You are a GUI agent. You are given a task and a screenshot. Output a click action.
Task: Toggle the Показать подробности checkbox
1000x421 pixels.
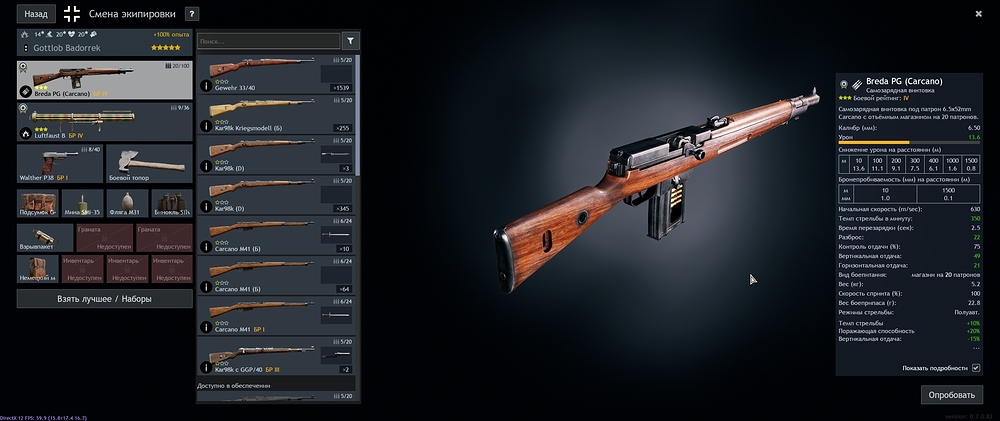[976, 368]
